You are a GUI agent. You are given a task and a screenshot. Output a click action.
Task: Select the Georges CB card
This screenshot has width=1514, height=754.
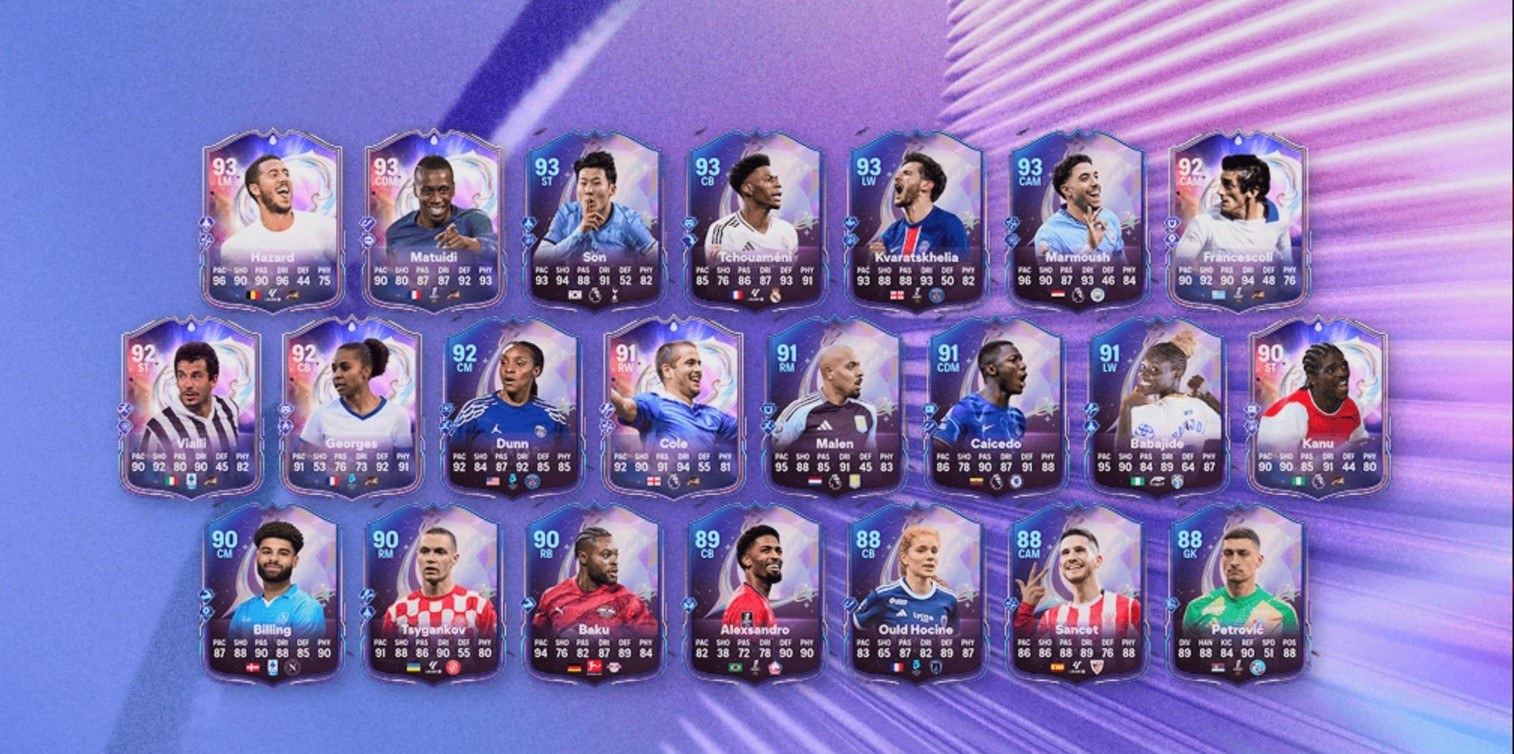pyautogui.click(x=352, y=407)
